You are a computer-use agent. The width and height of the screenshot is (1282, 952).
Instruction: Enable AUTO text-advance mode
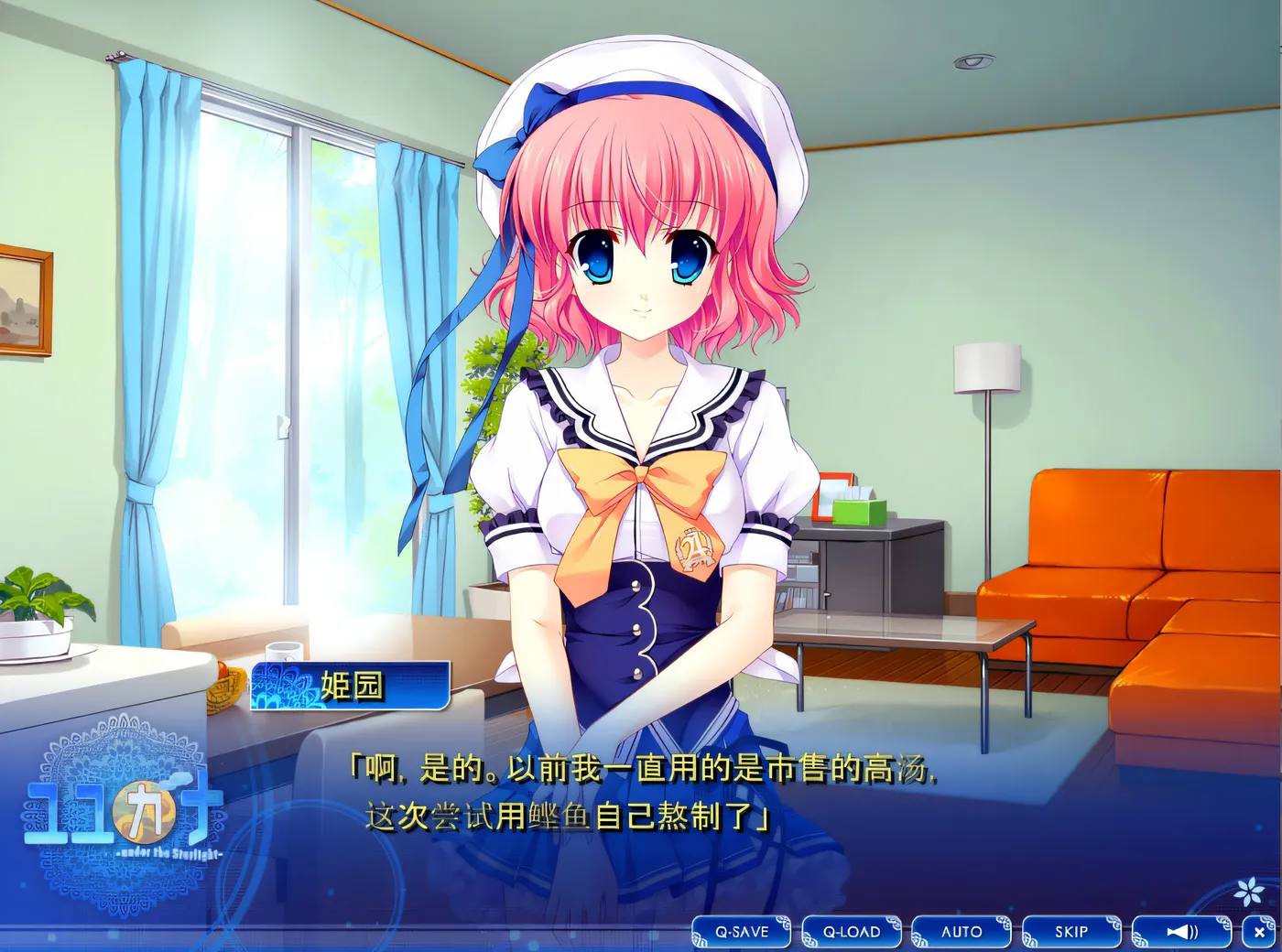coord(961,932)
